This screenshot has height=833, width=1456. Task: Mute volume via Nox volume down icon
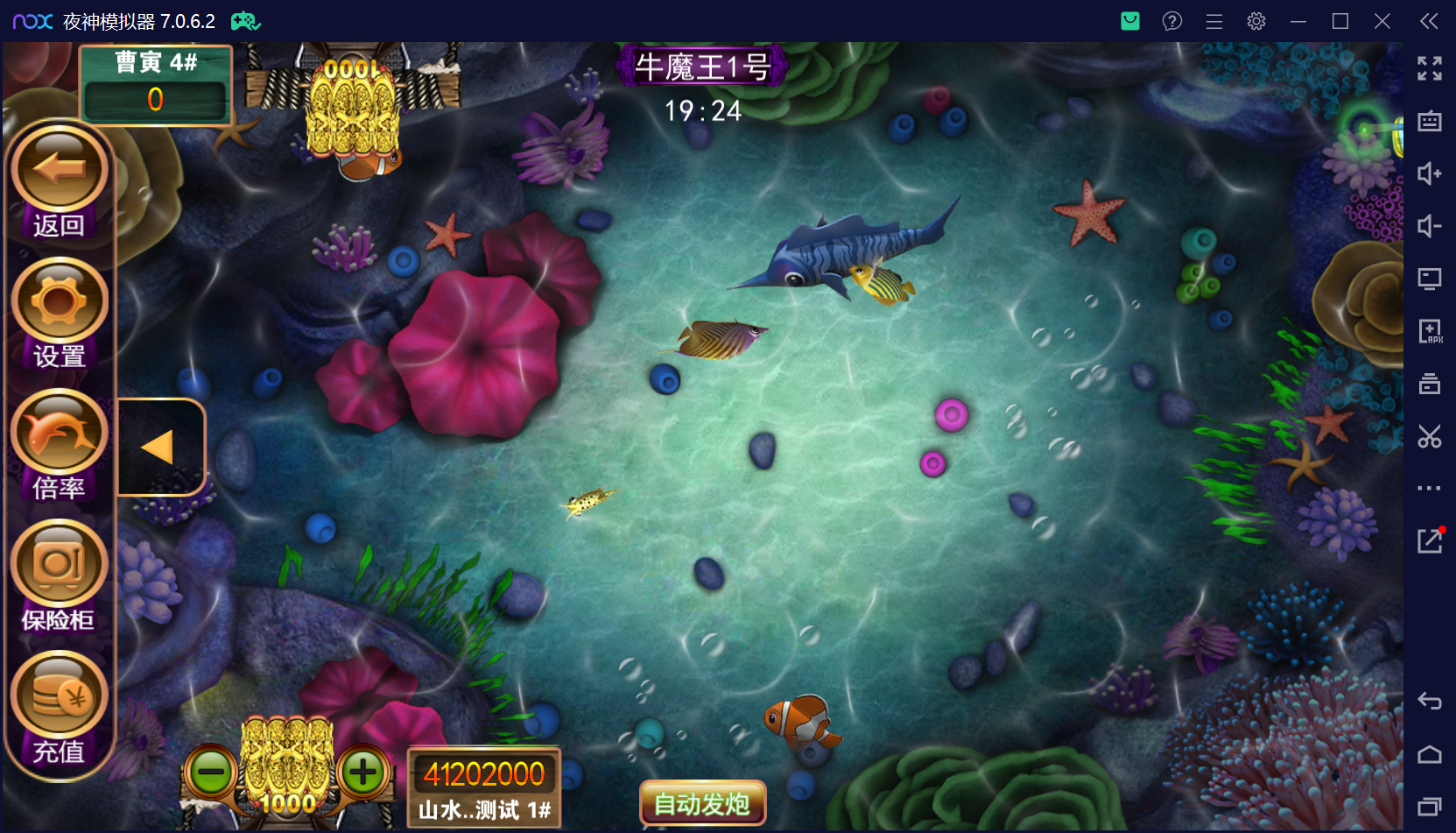click(x=1430, y=227)
